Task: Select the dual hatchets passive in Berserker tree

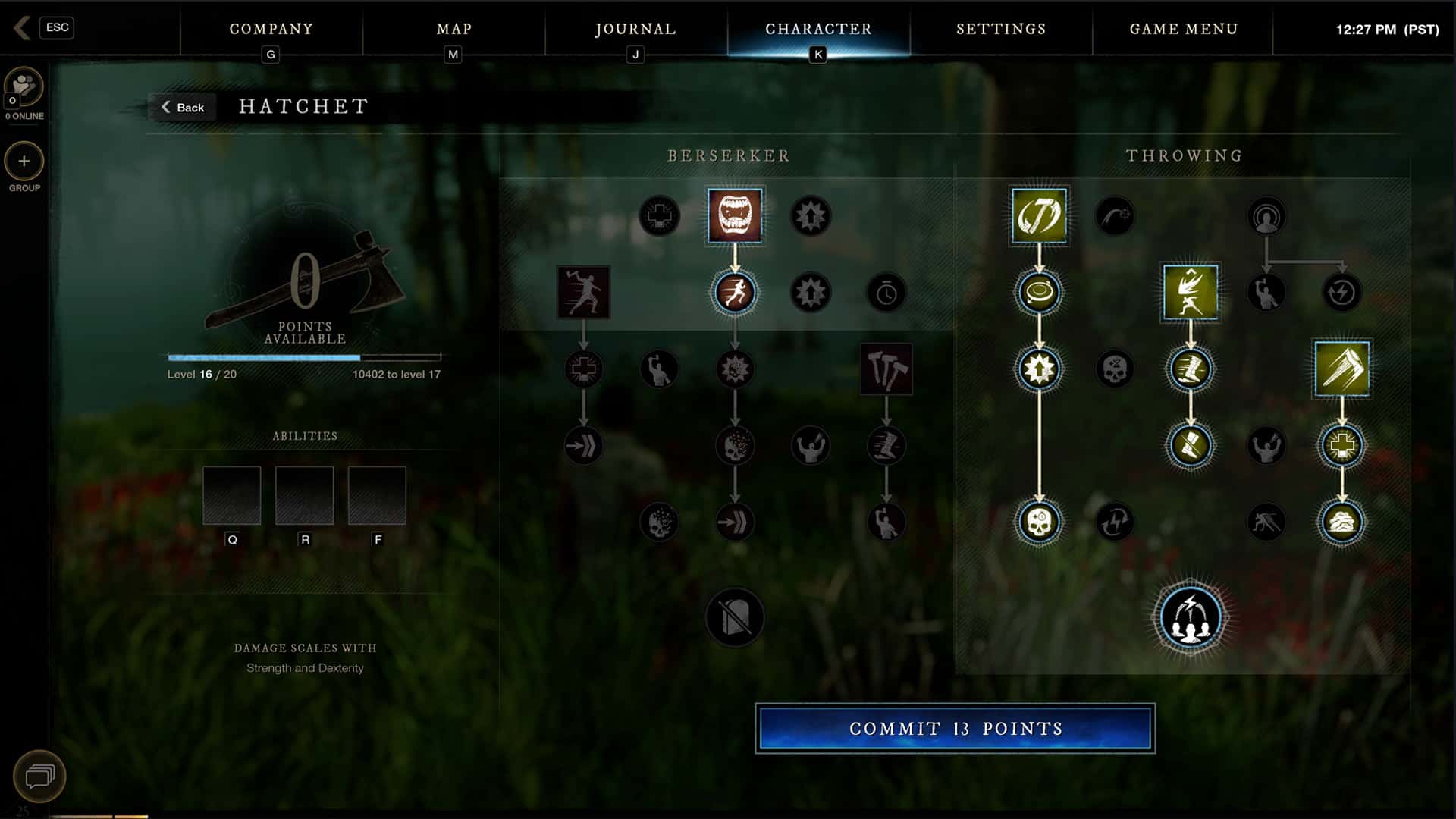Action: 886,369
